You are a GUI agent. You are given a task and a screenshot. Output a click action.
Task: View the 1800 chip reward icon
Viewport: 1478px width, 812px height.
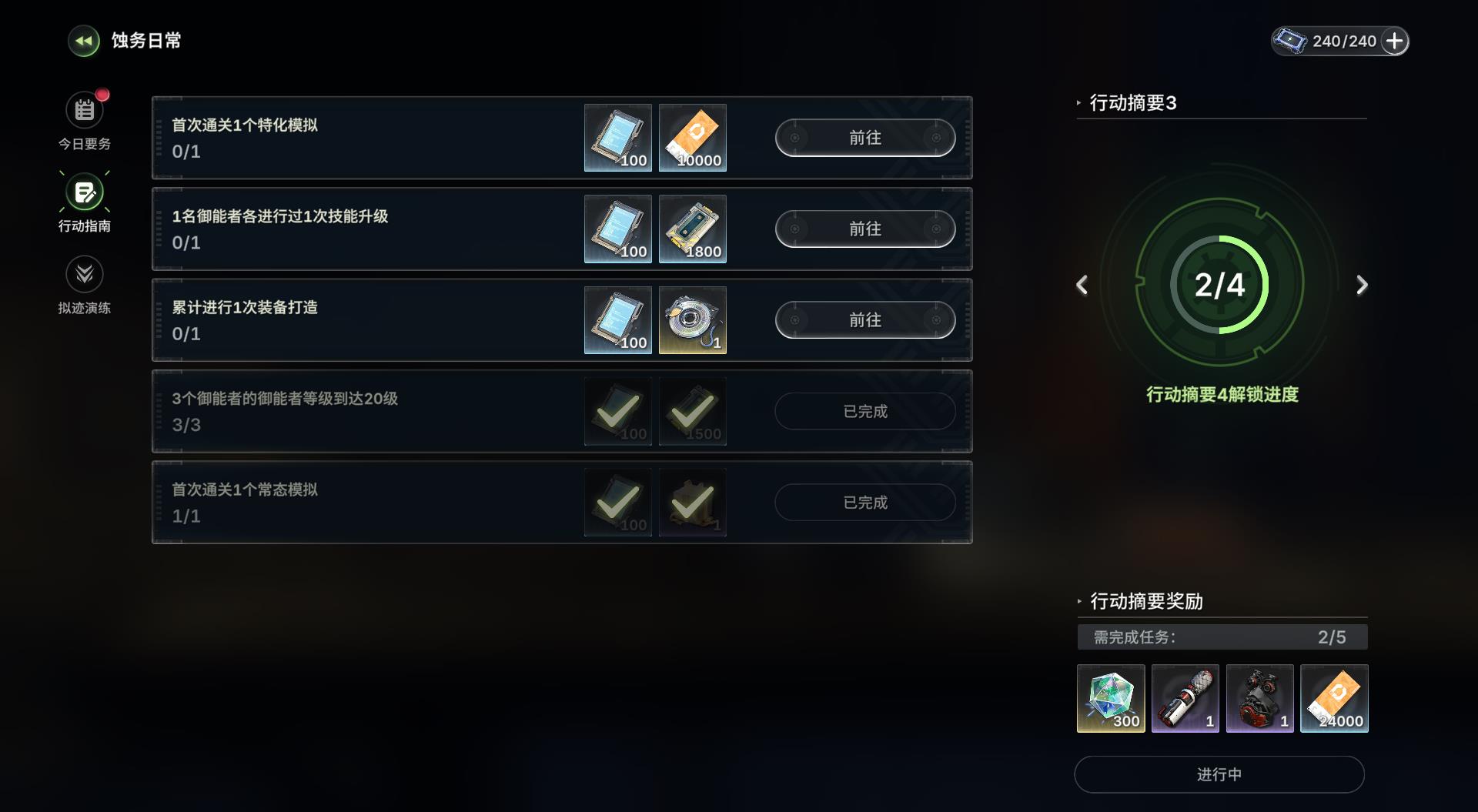pyautogui.click(x=693, y=229)
